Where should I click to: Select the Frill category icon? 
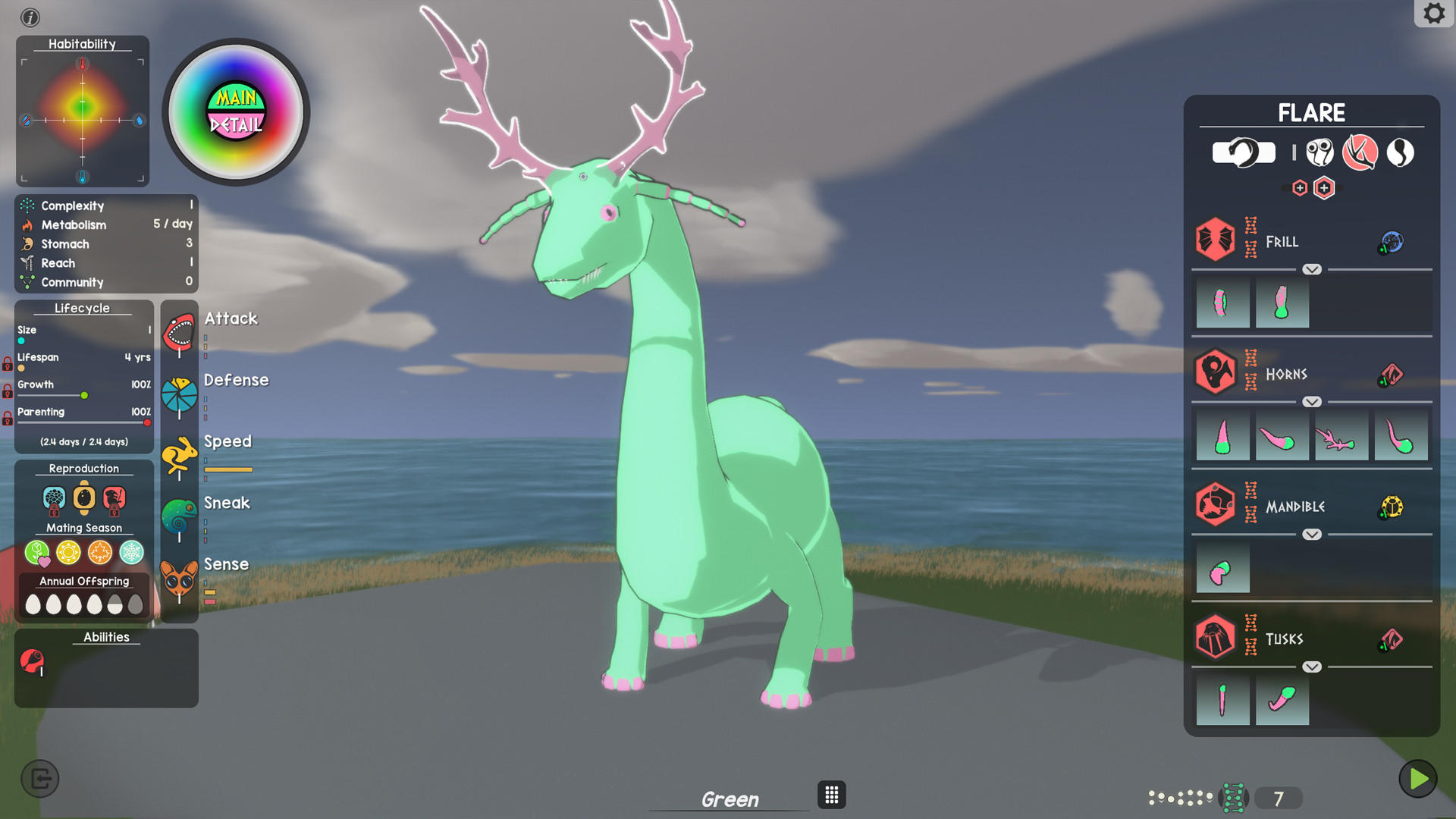click(1216, 239)
